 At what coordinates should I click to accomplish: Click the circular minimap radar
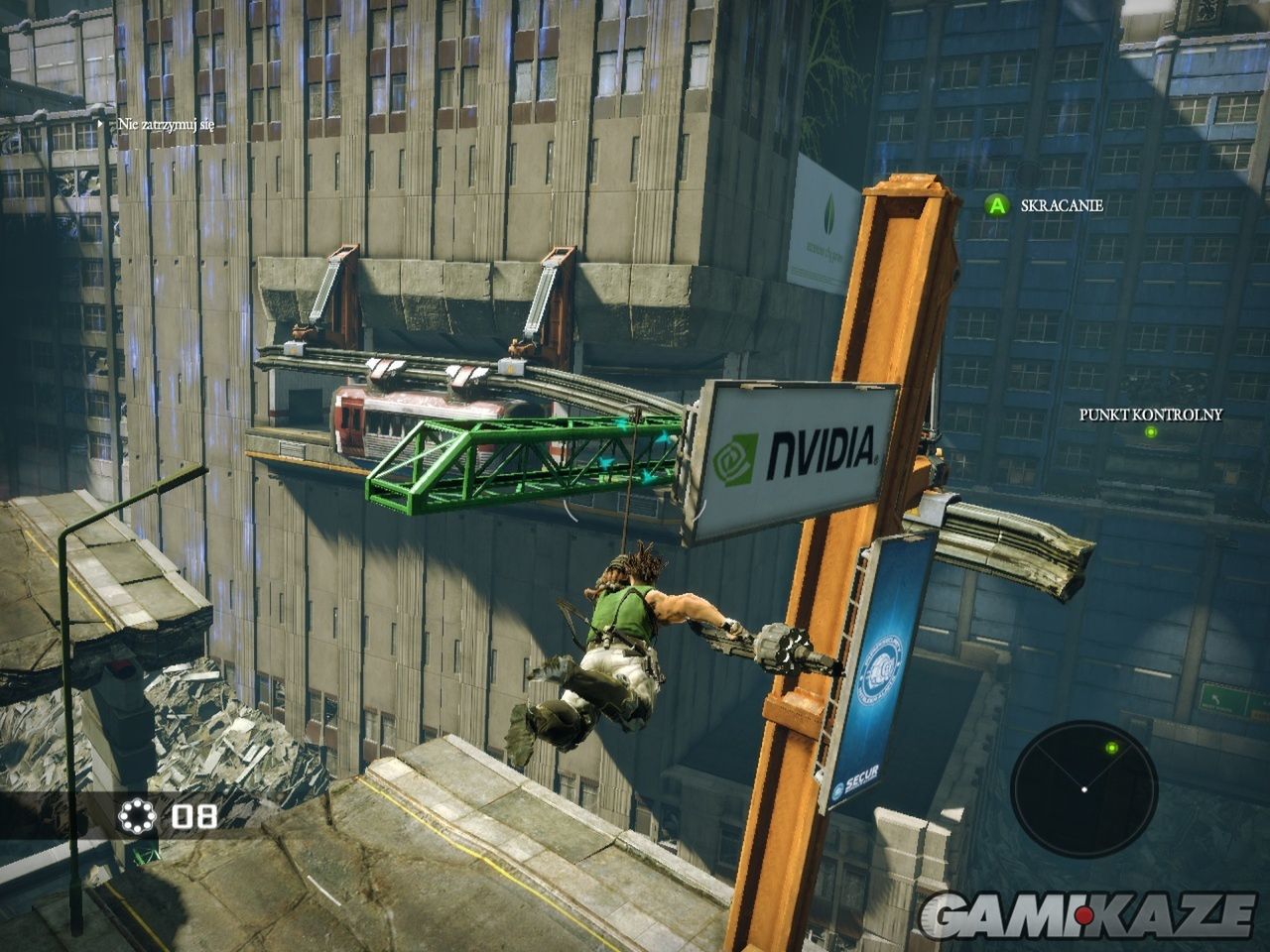tap(1083, 789)
